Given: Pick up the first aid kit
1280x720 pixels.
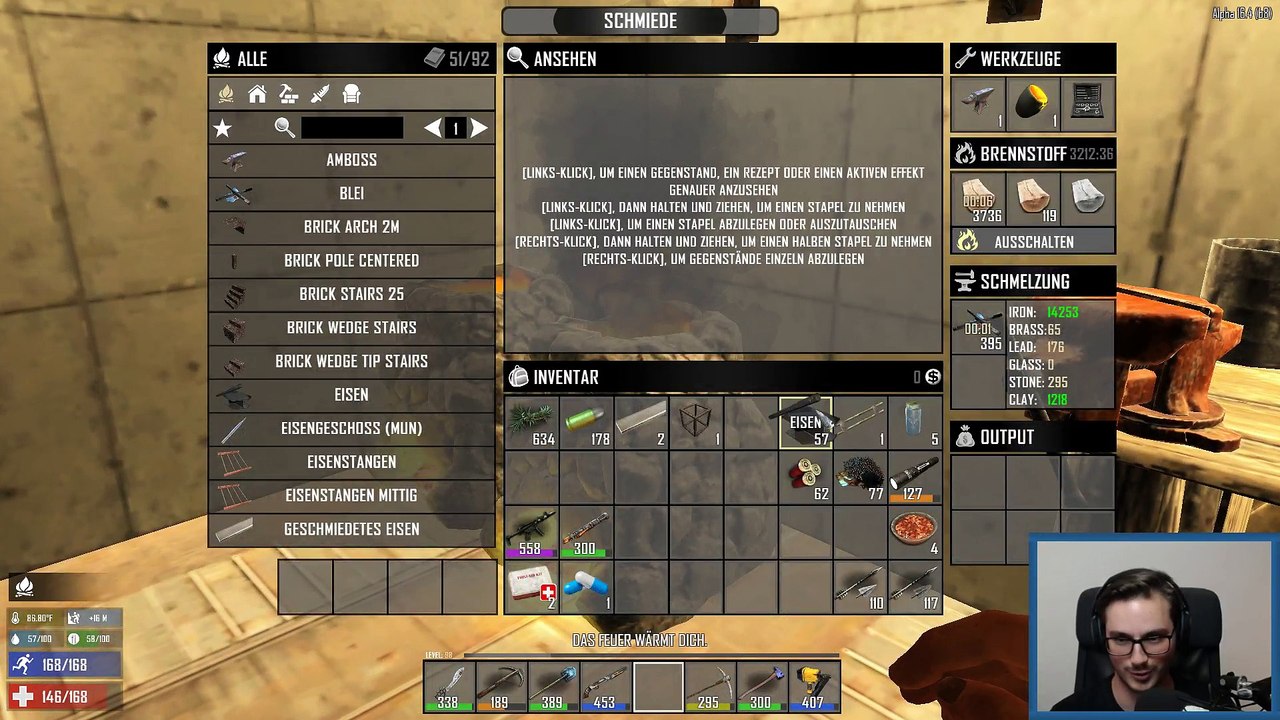Looking at the screenshot, I should [x=531, y=586].
